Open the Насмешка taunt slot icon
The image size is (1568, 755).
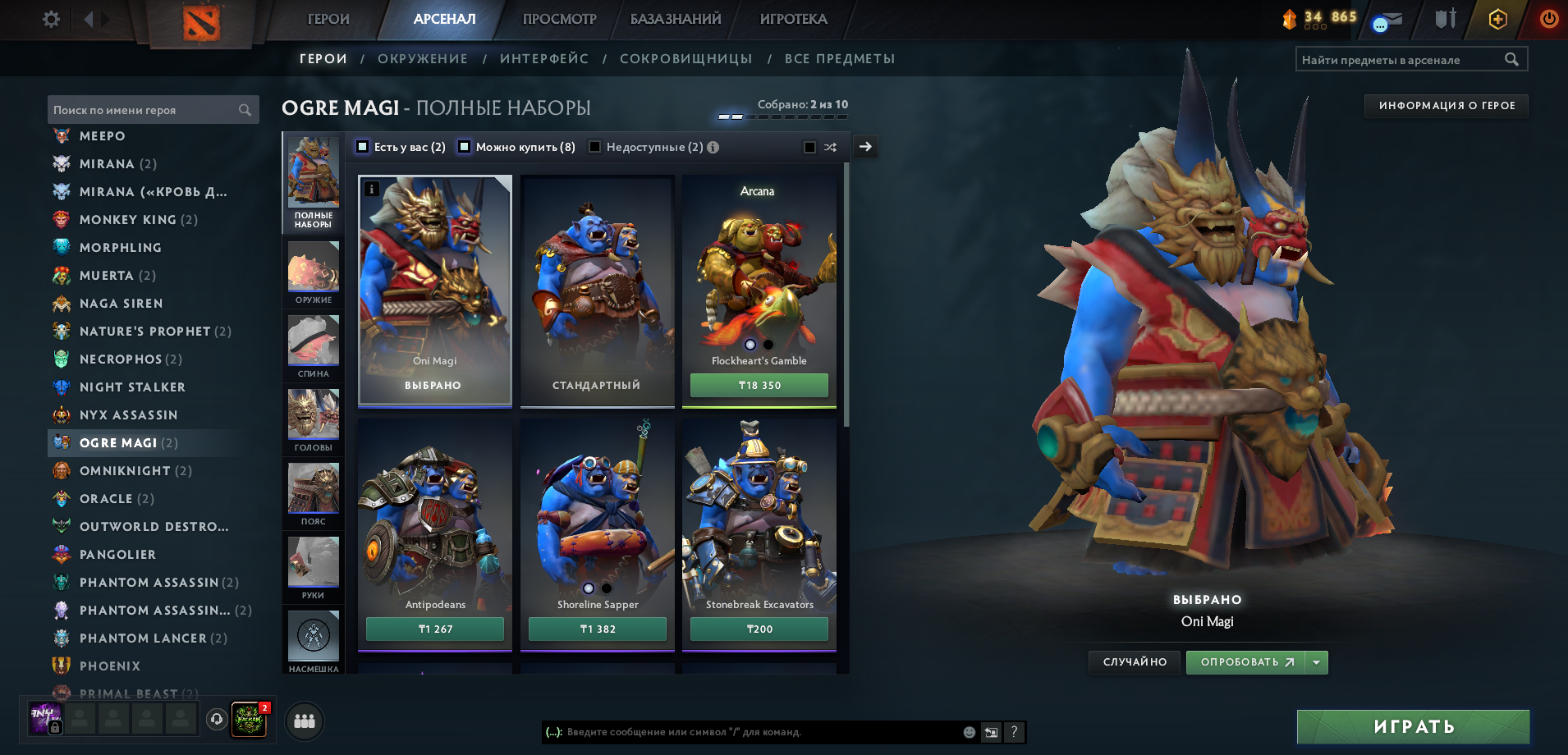tap(313, 636)
